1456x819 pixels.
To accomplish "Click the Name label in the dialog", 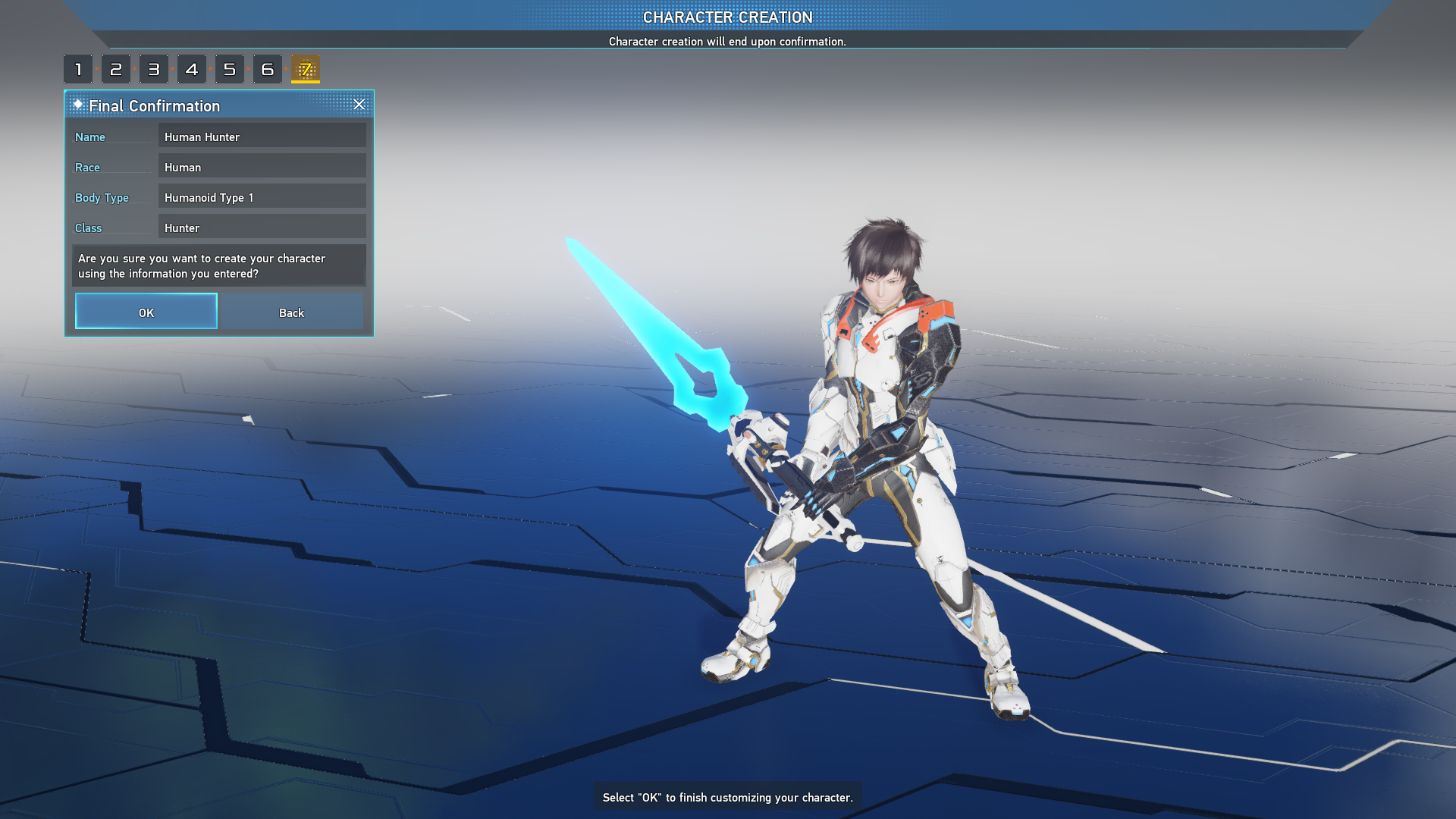I will click(x=90, y=137).
